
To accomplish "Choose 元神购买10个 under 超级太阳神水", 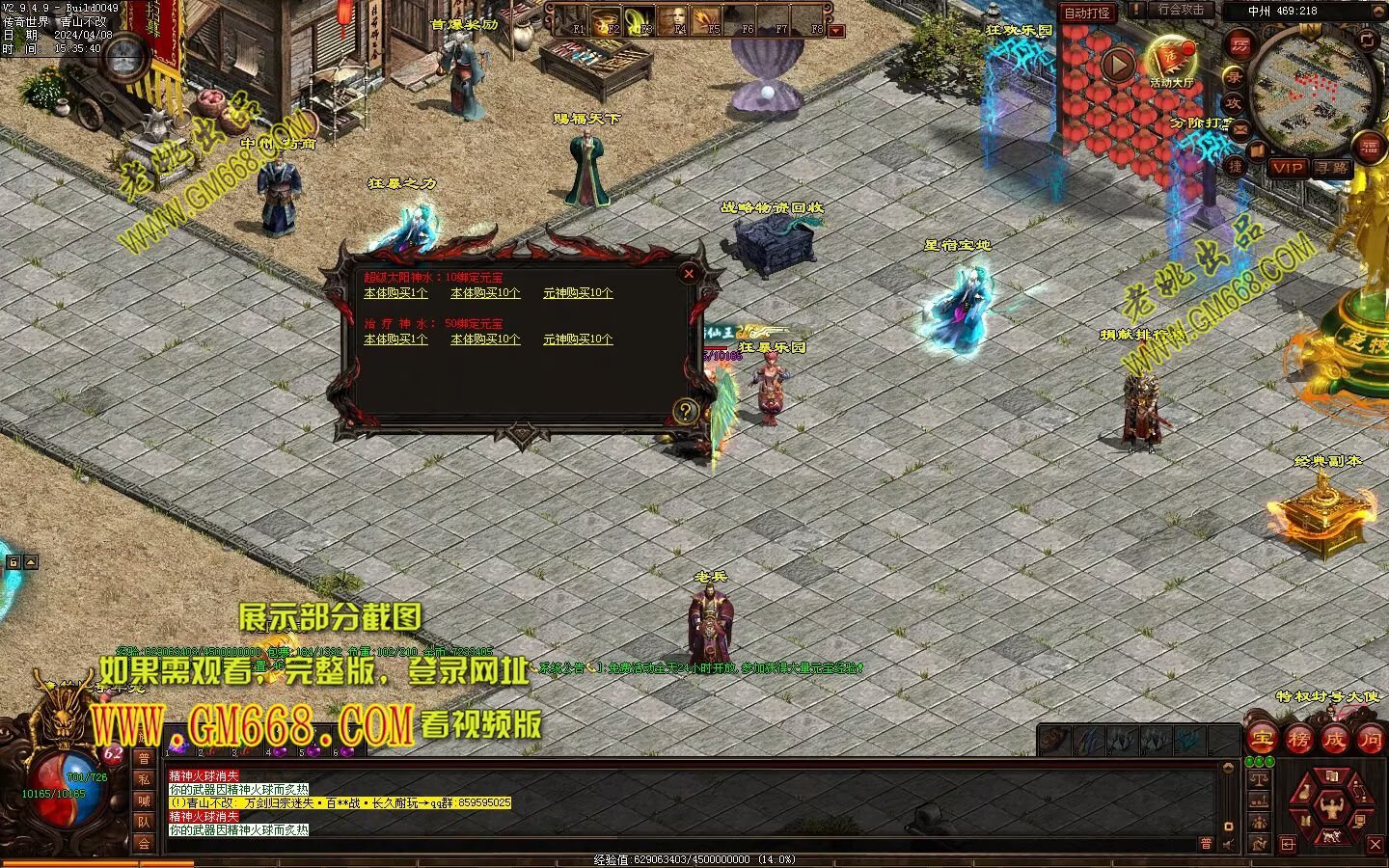I will coord(578,293).
